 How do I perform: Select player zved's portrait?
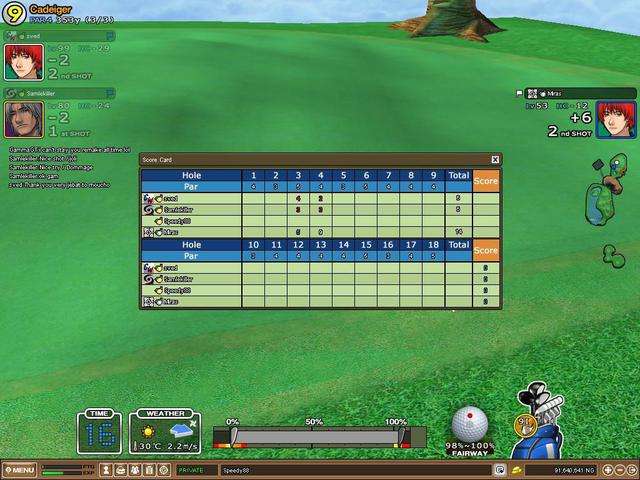pos(22,62)
